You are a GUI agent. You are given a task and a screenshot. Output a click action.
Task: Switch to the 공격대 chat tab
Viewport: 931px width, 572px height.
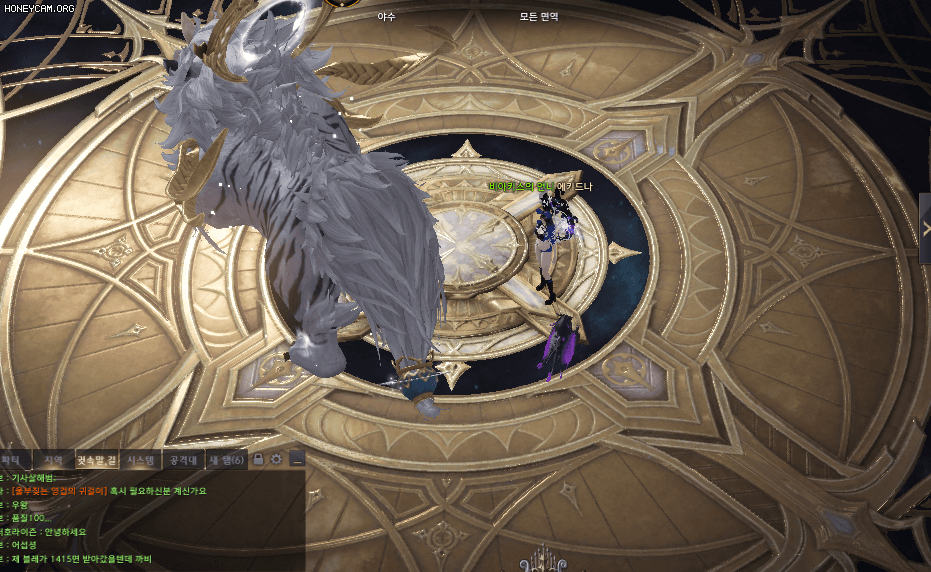click(183, 460)
